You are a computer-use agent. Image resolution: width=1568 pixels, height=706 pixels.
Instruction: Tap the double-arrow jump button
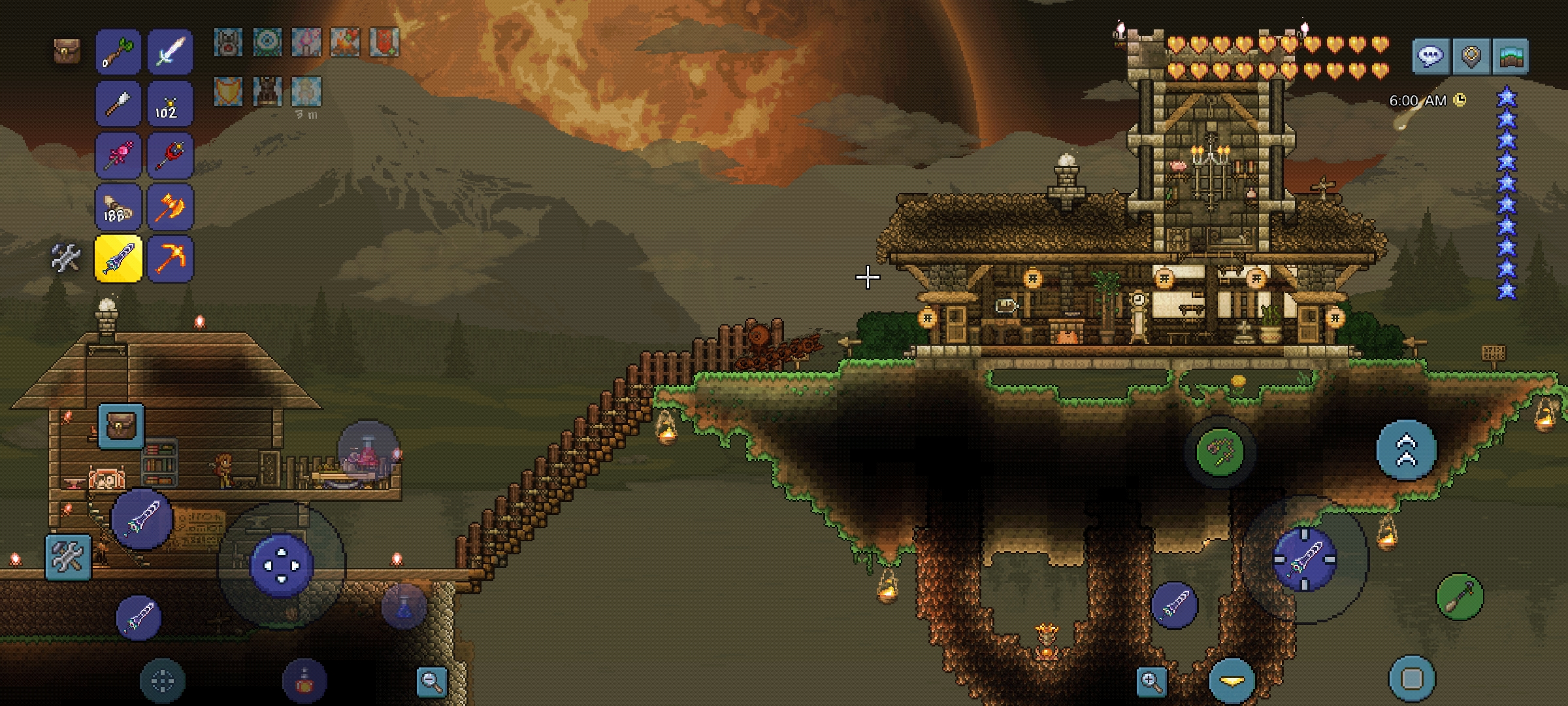[1406, 451]
